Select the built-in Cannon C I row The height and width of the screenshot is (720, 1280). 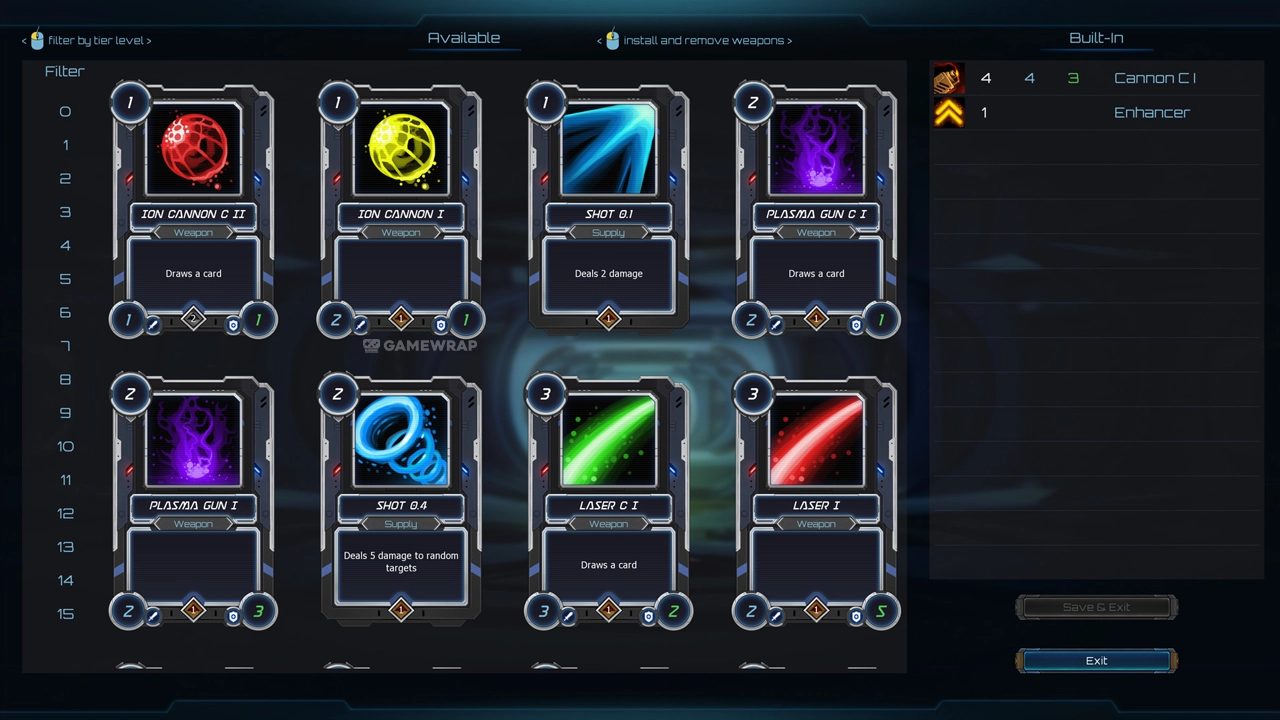pyautogui.click(x=1095, y=78)
